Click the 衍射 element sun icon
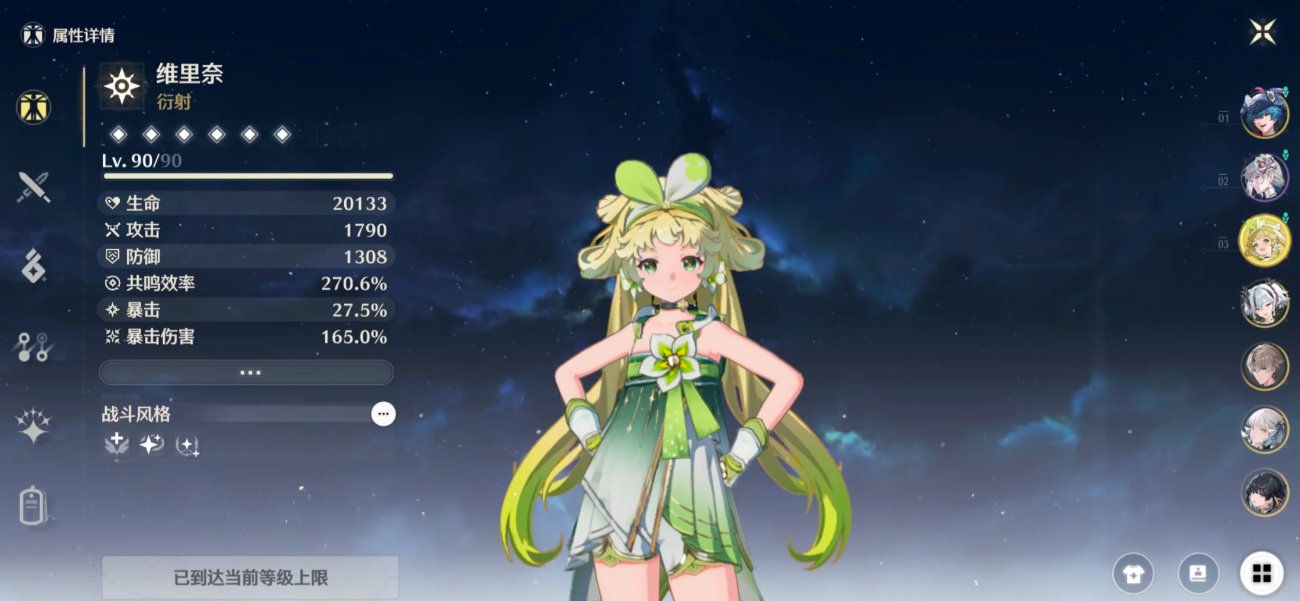Screen dimensions: 1300x601 122,87
